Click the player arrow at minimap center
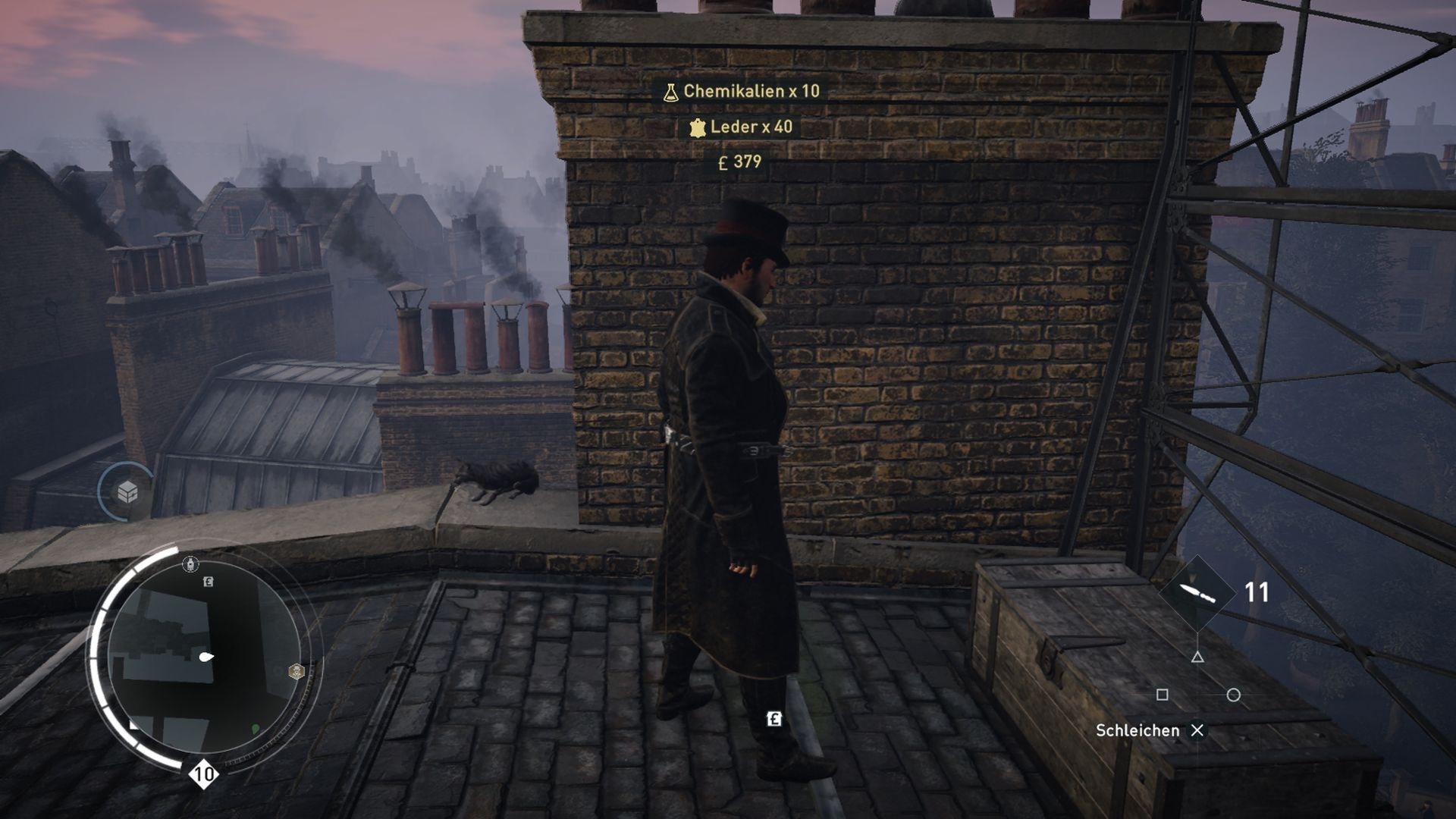Screen dimensions: 1456x819 (x=206, y=656)
